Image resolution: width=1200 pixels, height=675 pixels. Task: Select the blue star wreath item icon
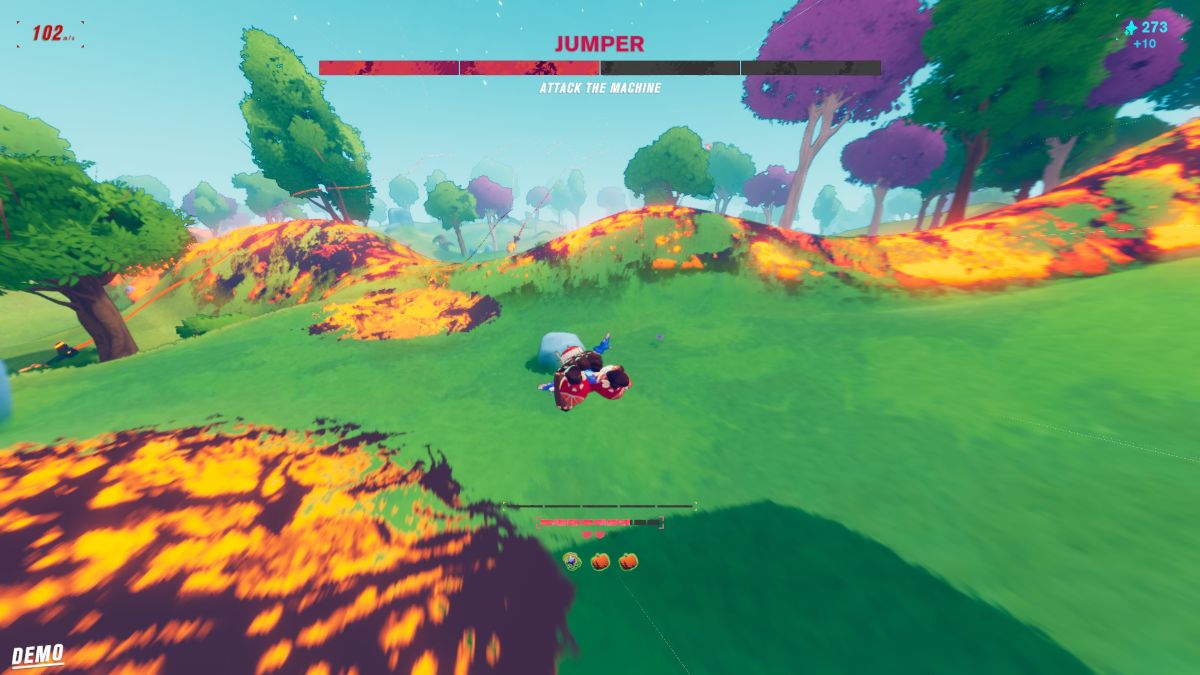click(572, 561)
